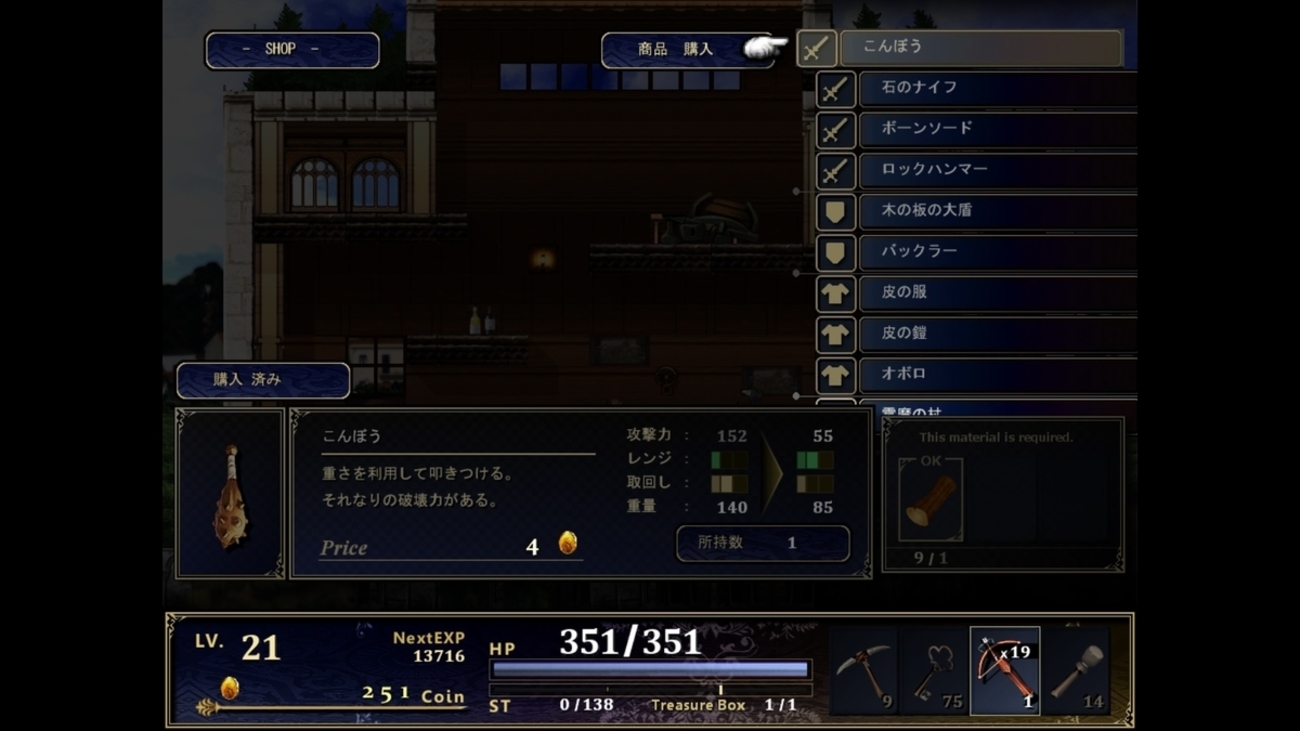Click the 商品 購入 purchase button

676,50
